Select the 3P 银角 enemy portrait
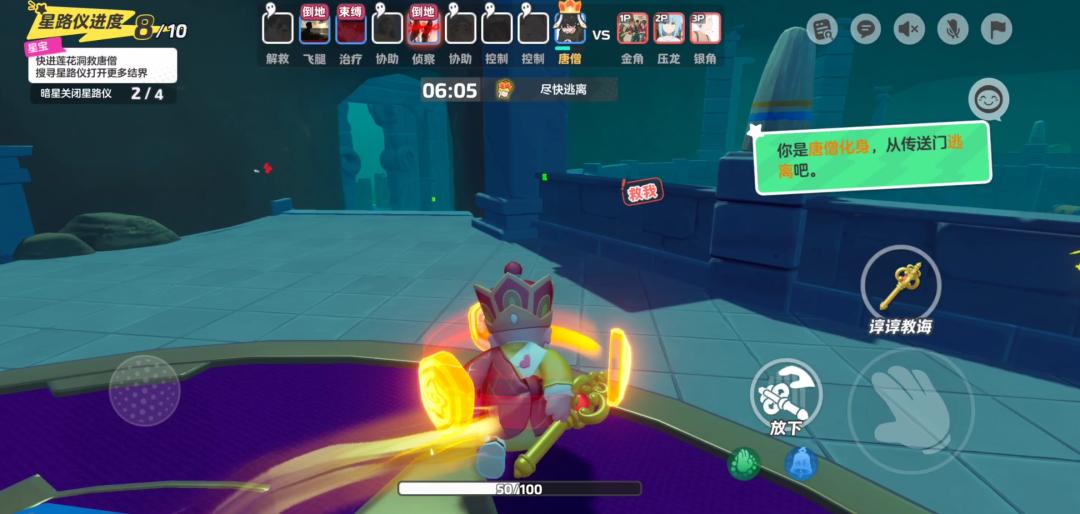The height and width of the screenshot is (514, 1080). pos(705,28)
